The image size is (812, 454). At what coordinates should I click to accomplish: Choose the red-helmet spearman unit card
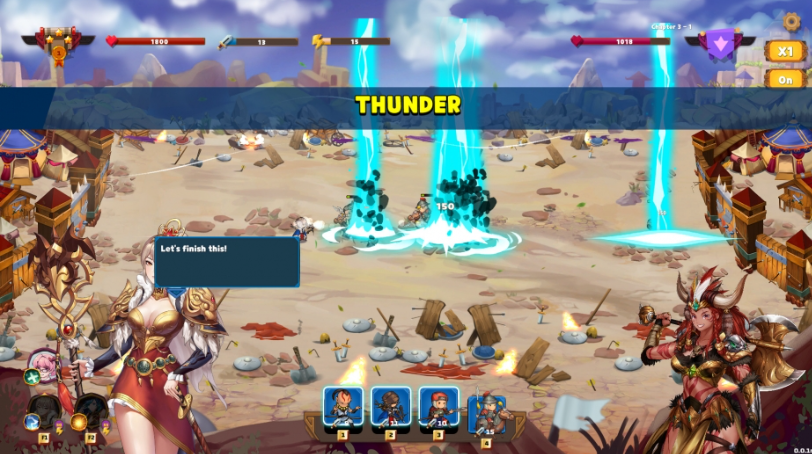(439, 408)
